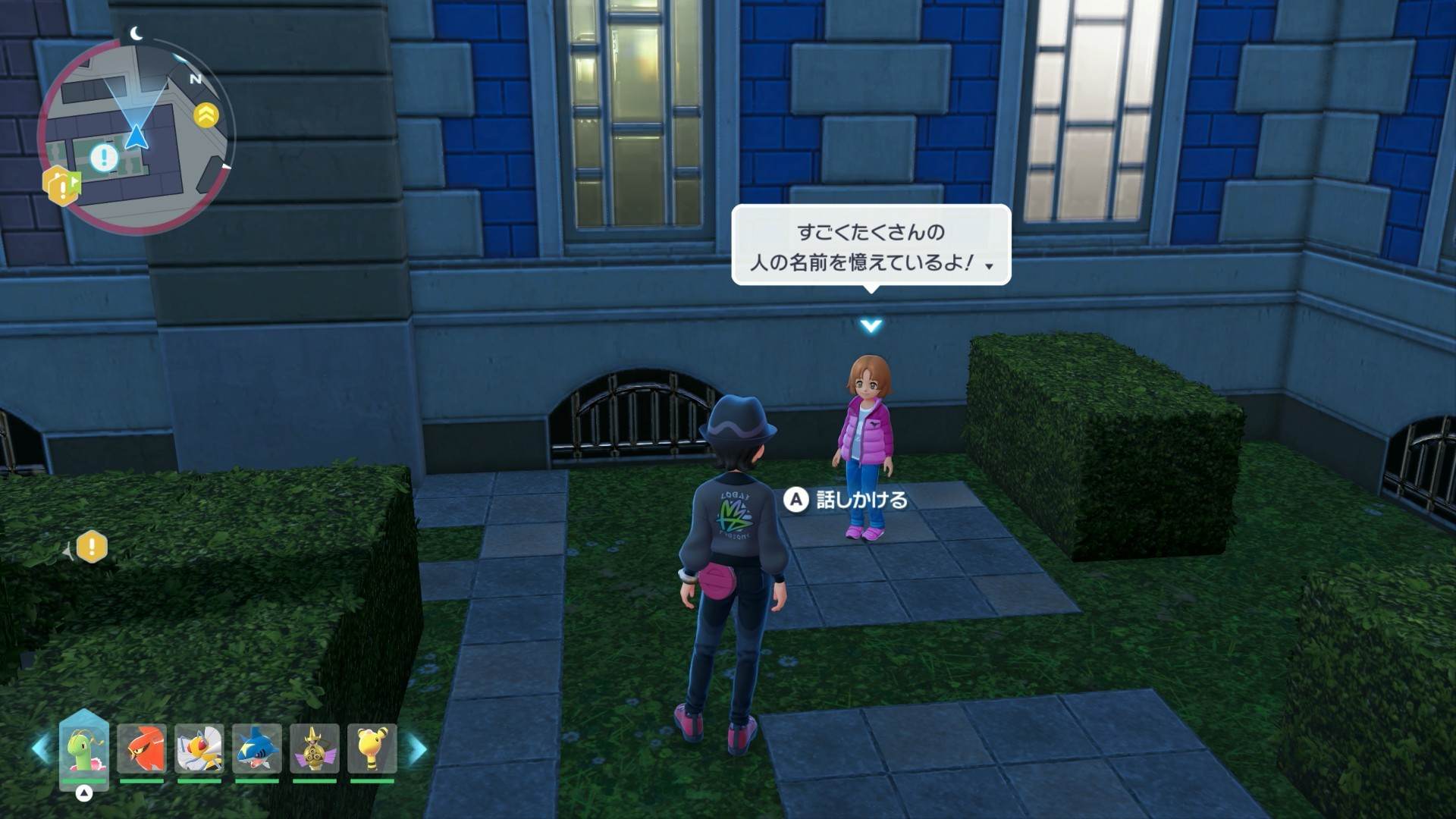Cycle the party bar right with arrow
1456x819 pixels.
click(x=418, y=748)
